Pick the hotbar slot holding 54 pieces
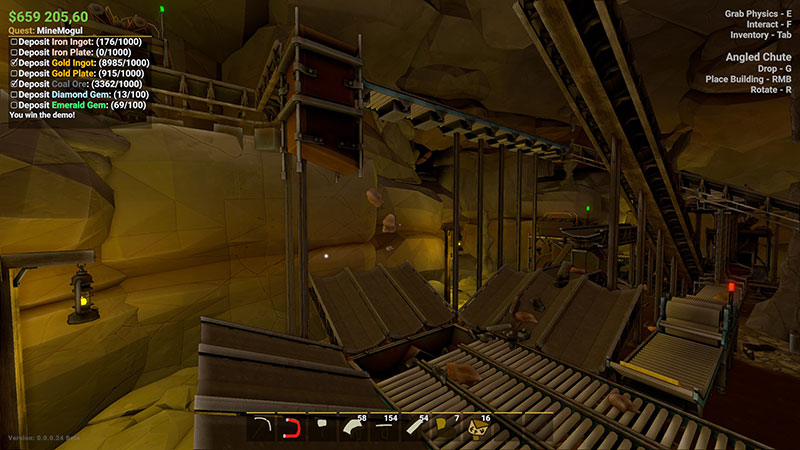 click(416, 428)
